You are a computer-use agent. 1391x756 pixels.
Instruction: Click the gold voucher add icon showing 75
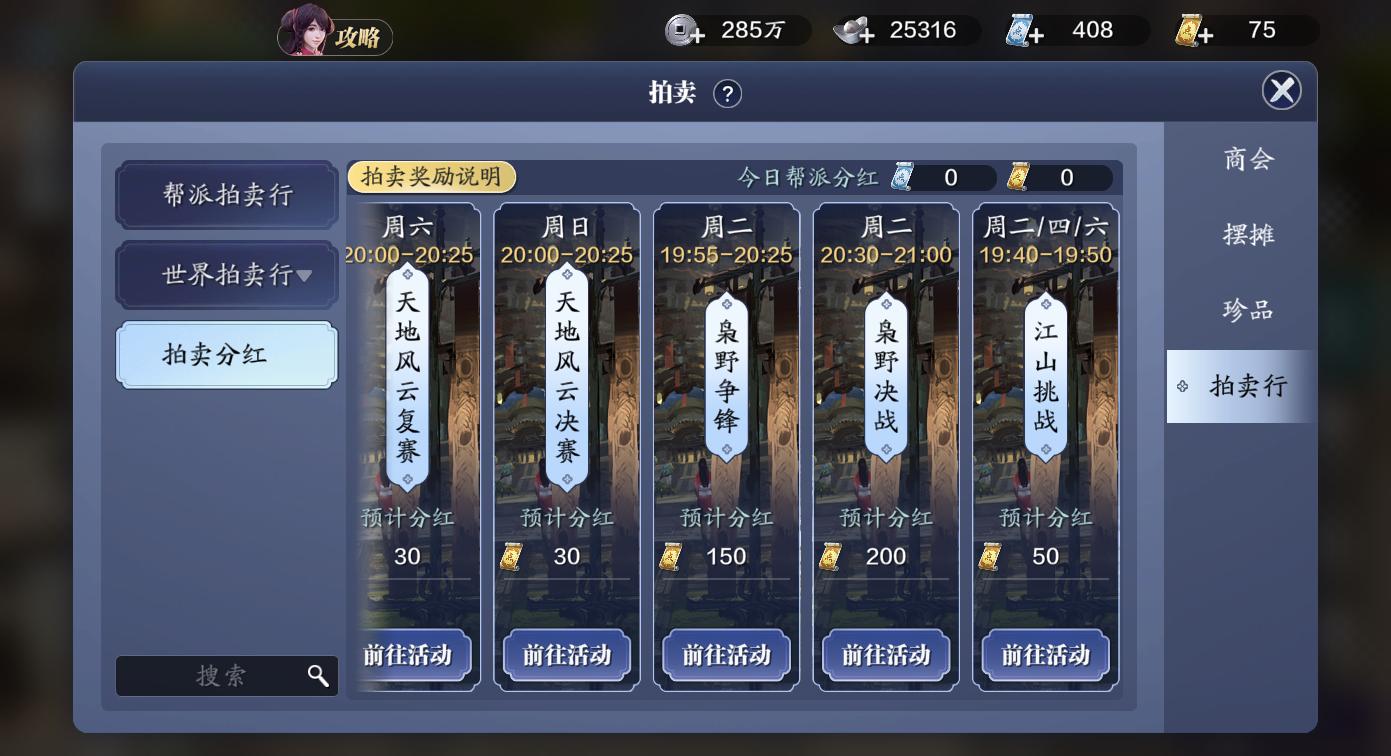point(1199,30)
